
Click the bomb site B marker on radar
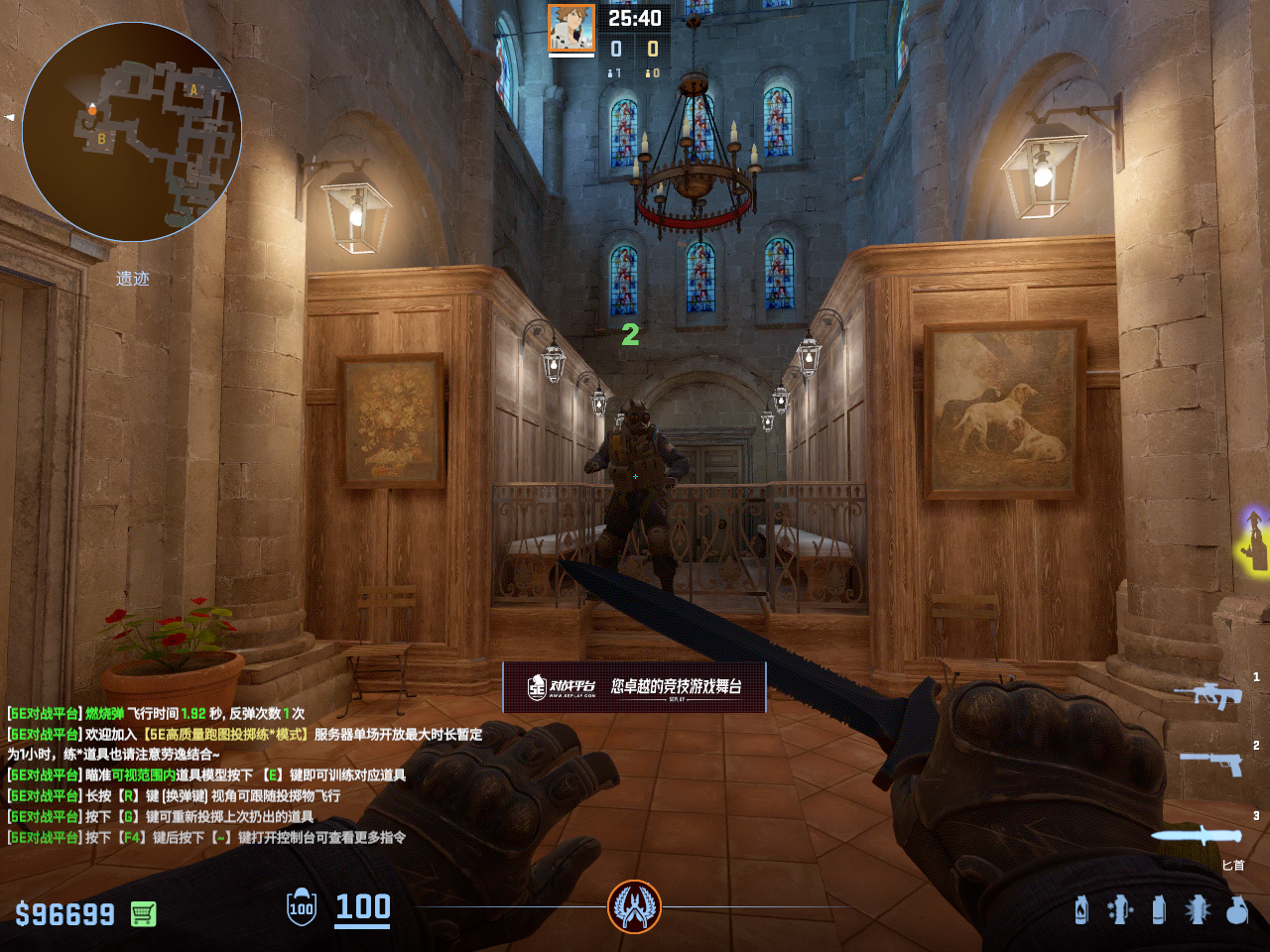(101, 139)
